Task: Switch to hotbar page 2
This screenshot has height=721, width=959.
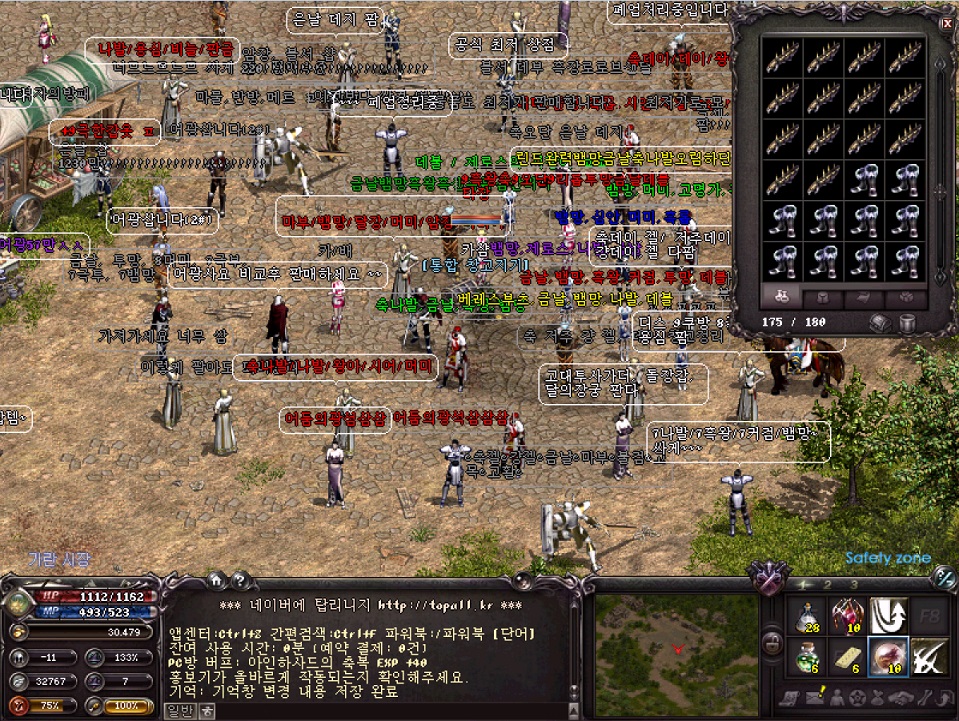Action: click(827, 584)
